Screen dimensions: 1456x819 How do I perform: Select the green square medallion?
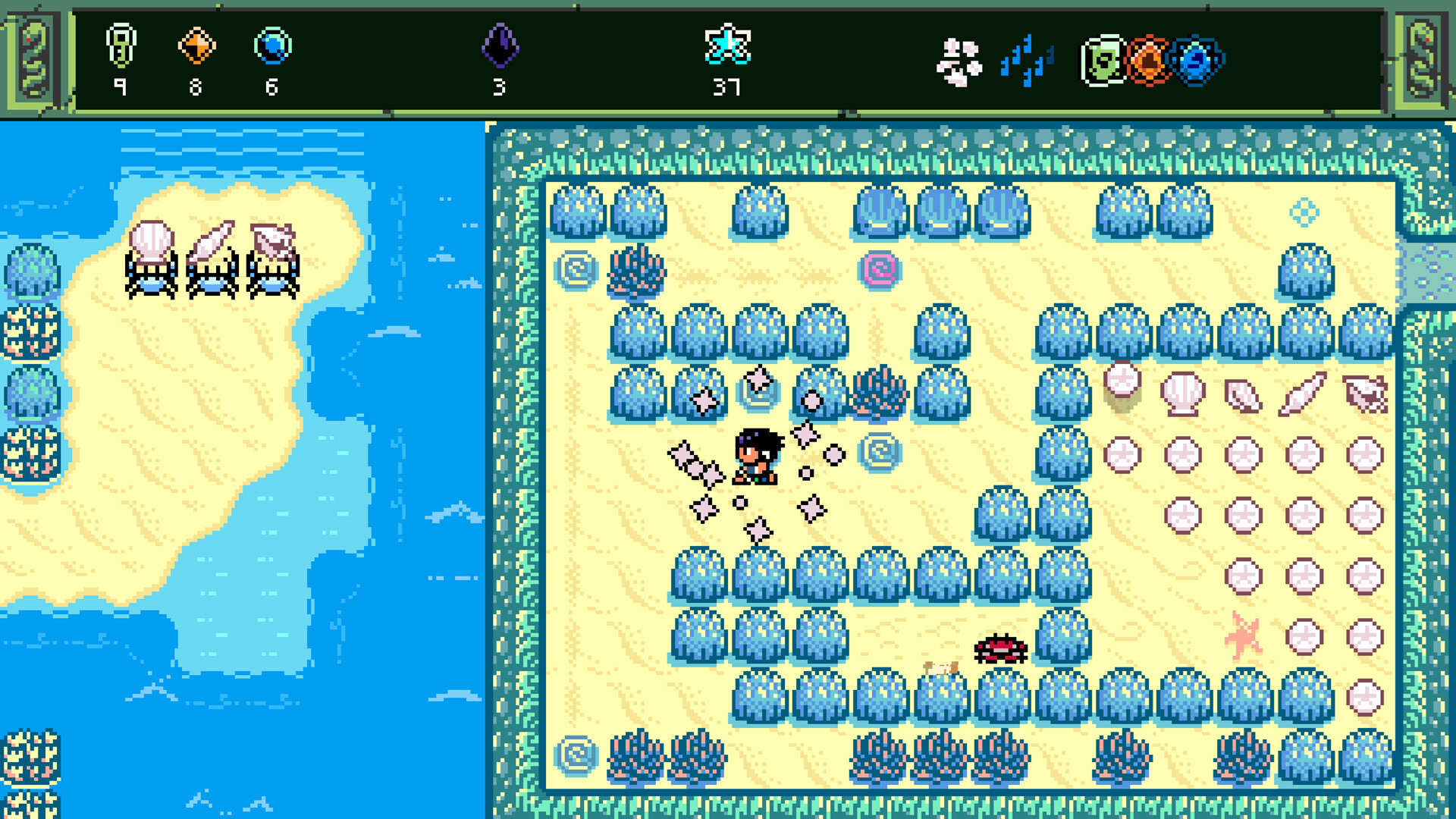tap(1103, 61)
